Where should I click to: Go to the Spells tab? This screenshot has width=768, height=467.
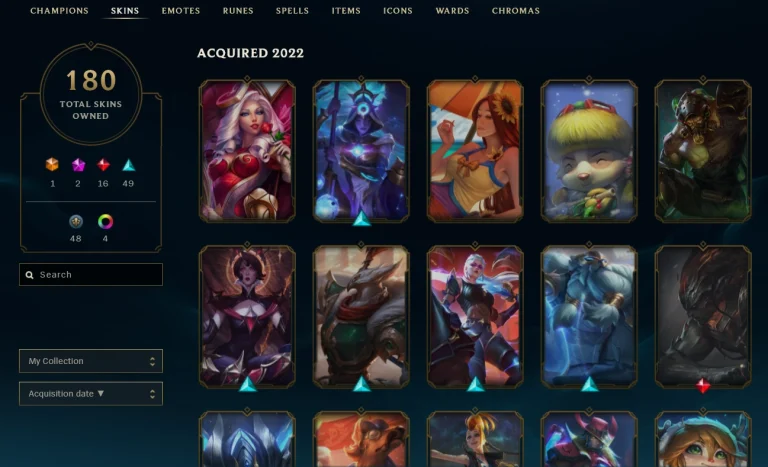point(292,11)
